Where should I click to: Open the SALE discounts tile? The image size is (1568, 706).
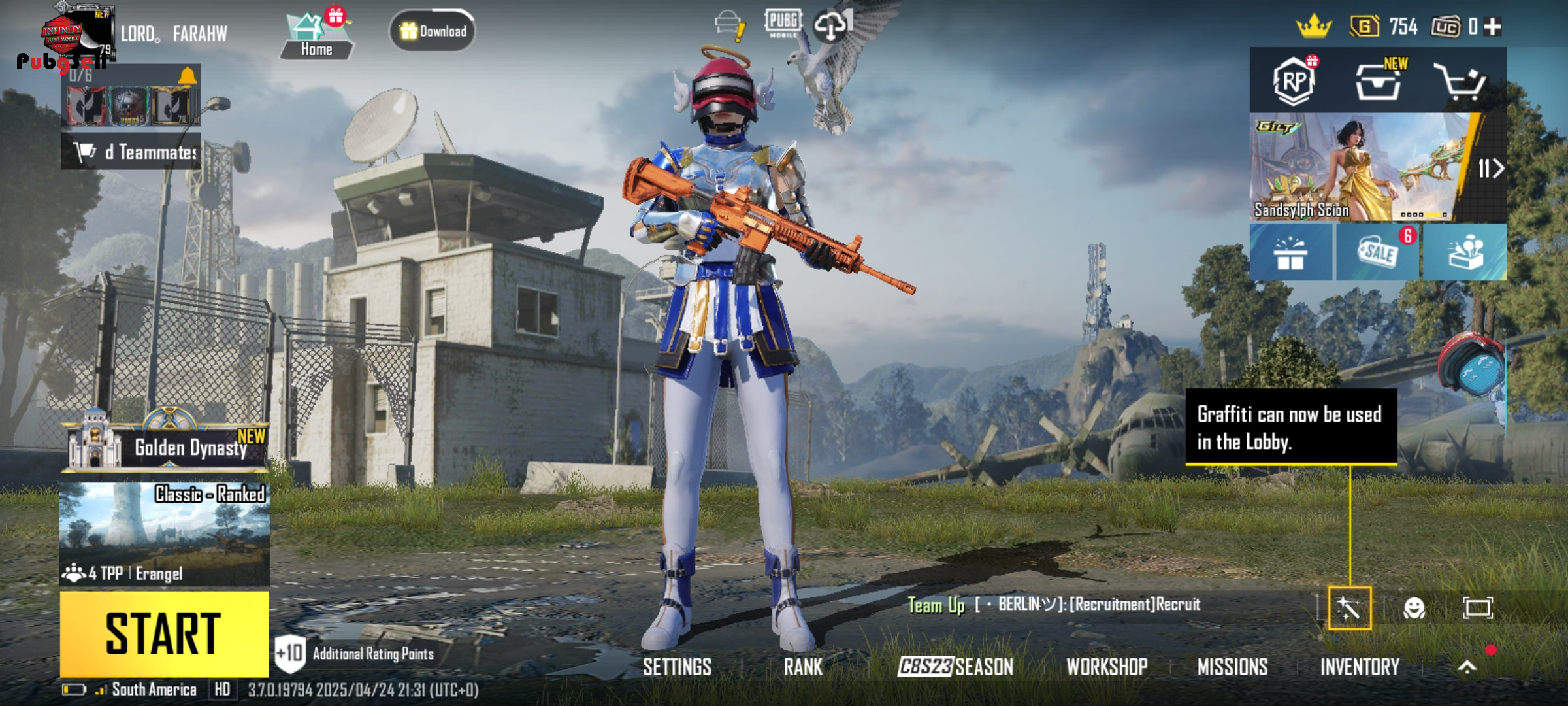pos(1377,252)
